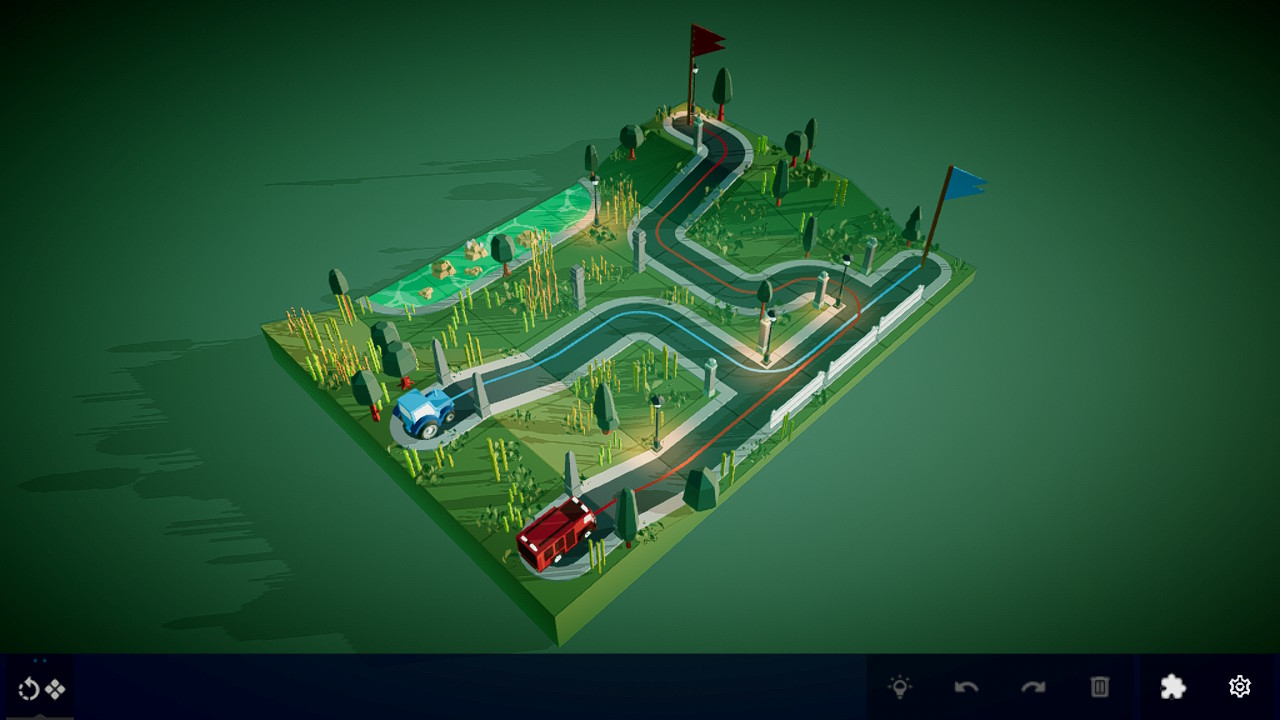Open the puzzle level selector
This screenshot has height=720, width=1280.
coord(1173,687)
